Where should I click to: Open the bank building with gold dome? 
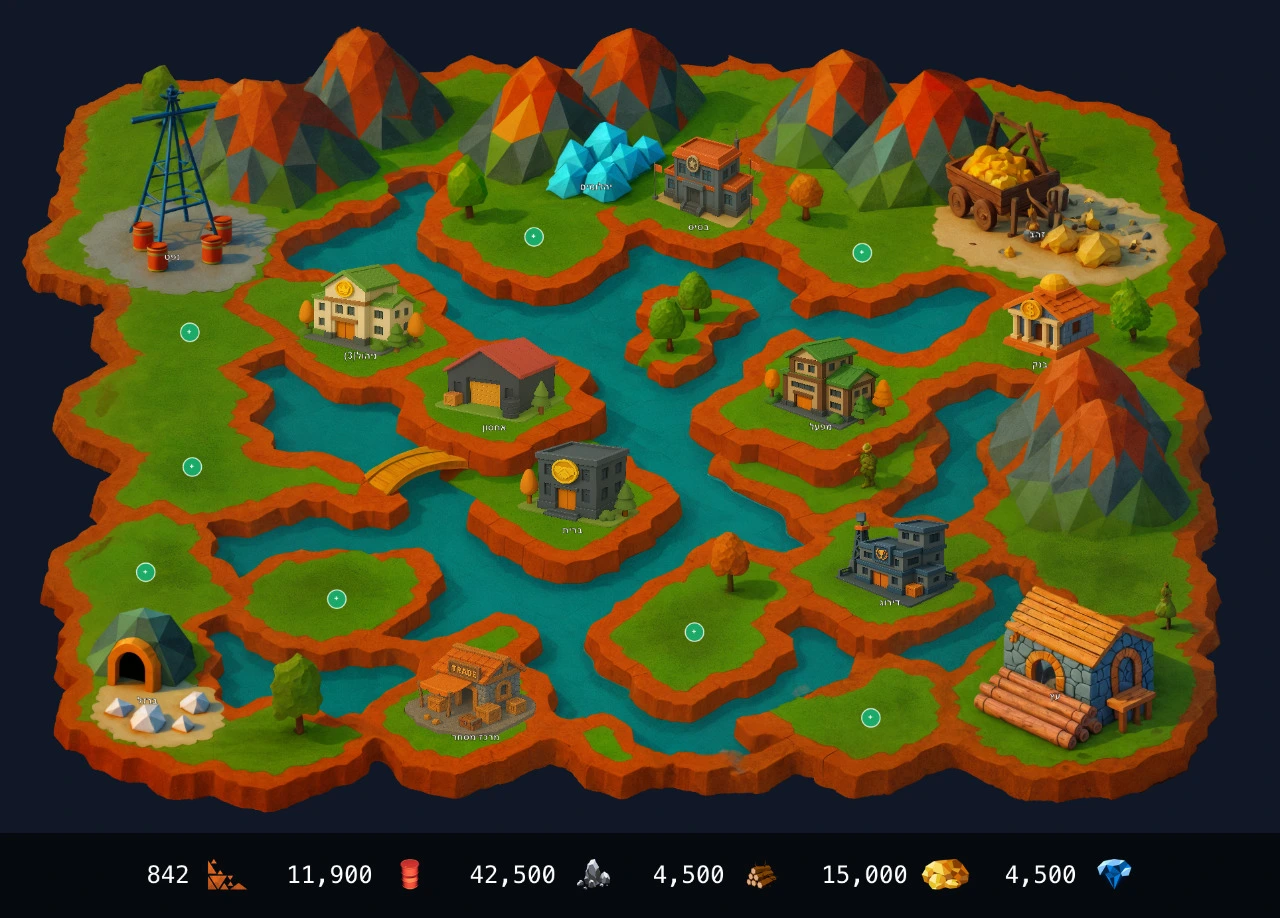1049,315
